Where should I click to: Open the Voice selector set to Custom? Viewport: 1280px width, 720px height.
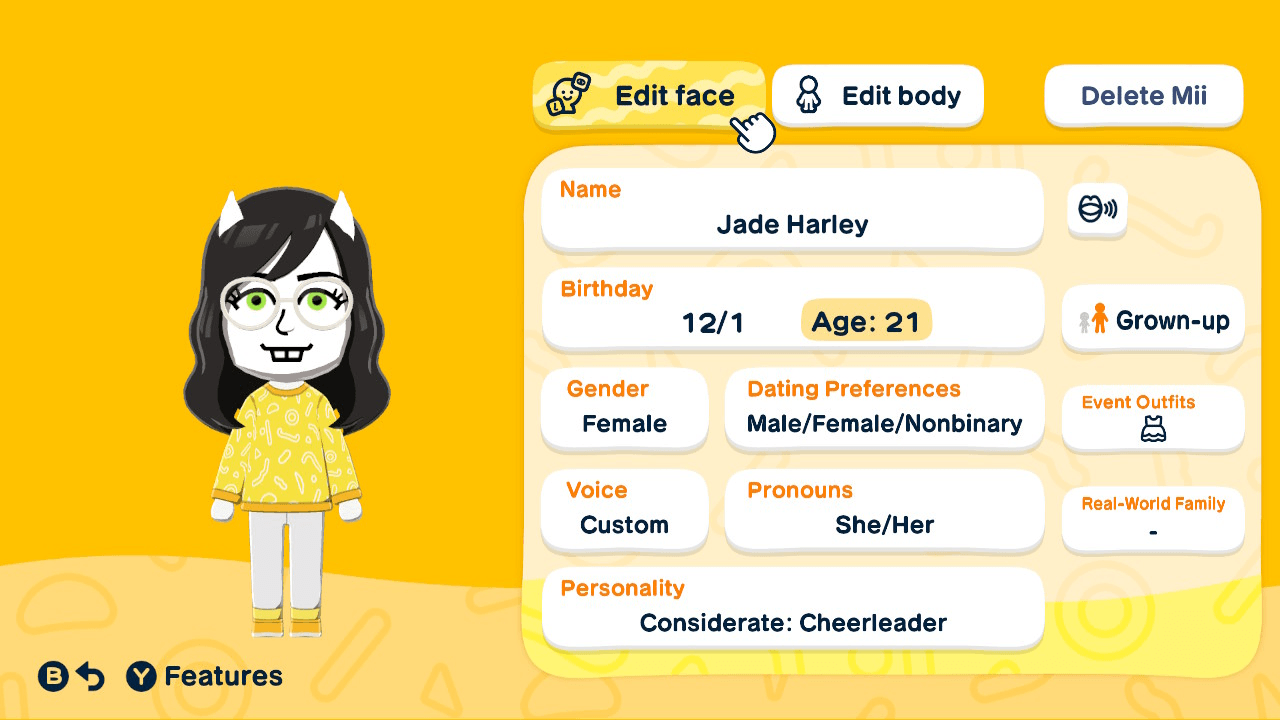coord(624,511)
